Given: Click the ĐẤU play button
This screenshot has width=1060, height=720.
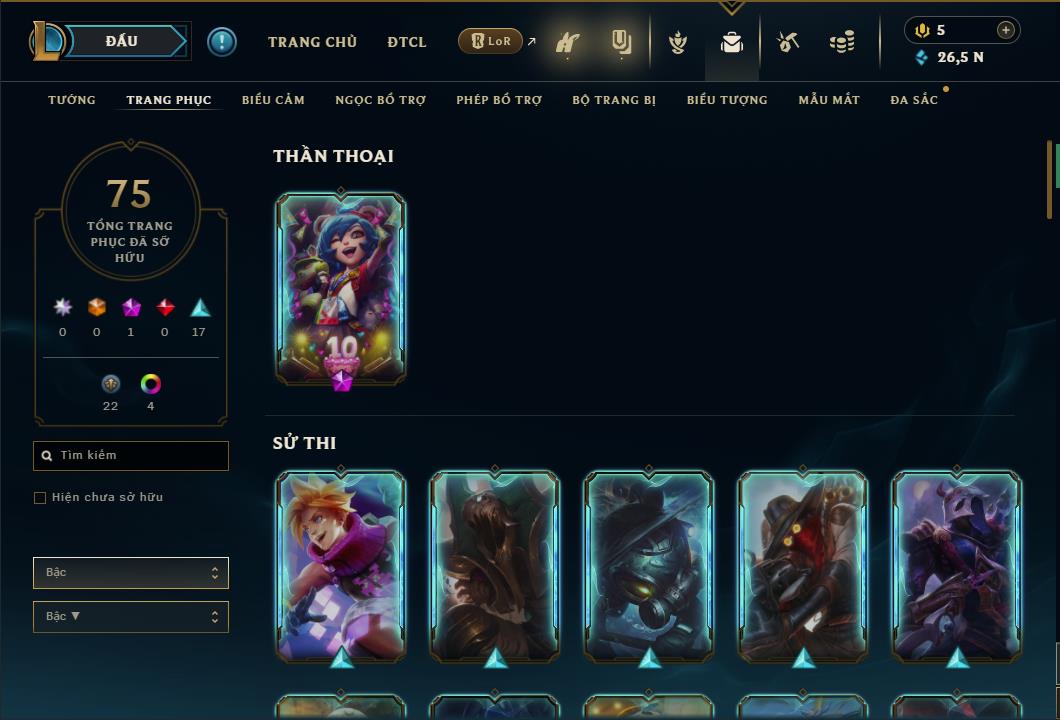Looking at the screenshot, I should coord(122,41).
